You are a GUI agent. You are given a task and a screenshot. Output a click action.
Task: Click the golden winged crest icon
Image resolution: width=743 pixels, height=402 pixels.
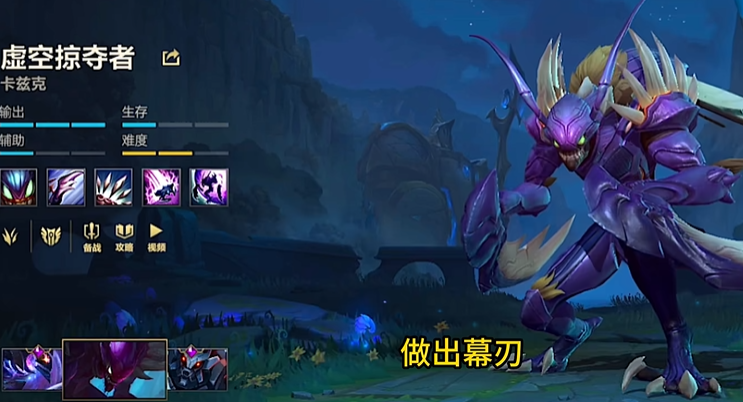[x=50, y=236]
